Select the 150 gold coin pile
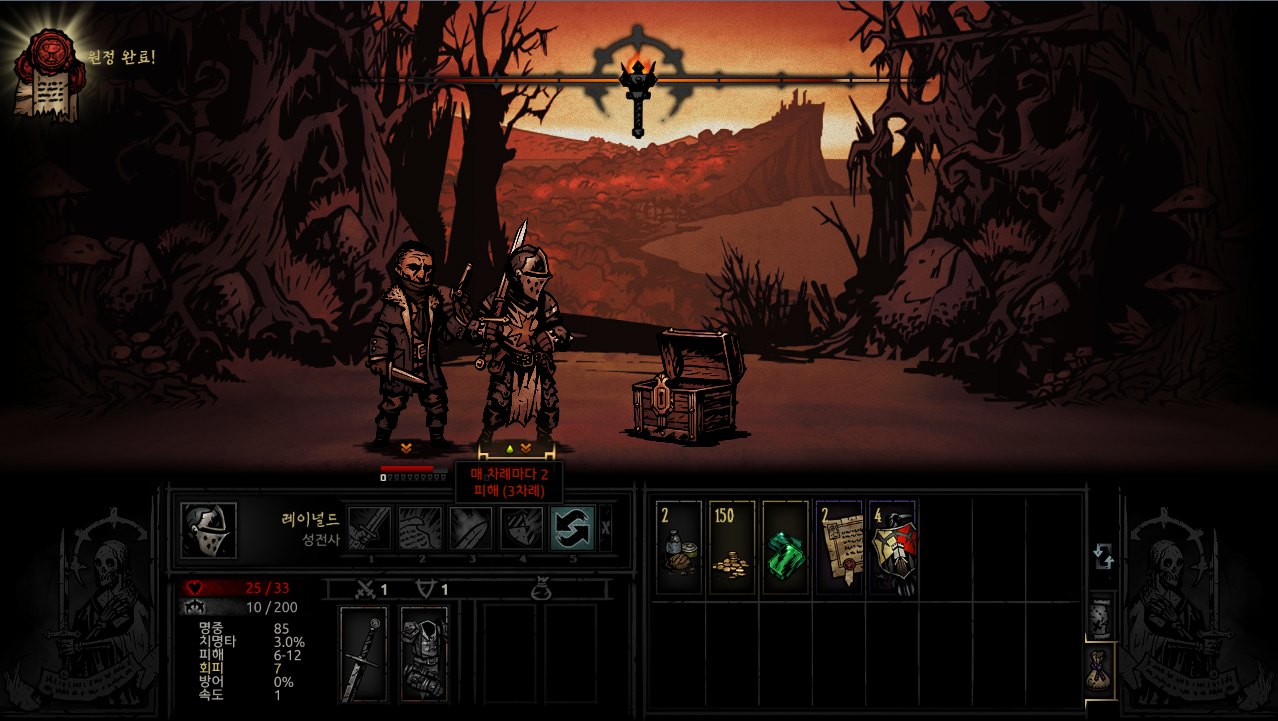 732,548
